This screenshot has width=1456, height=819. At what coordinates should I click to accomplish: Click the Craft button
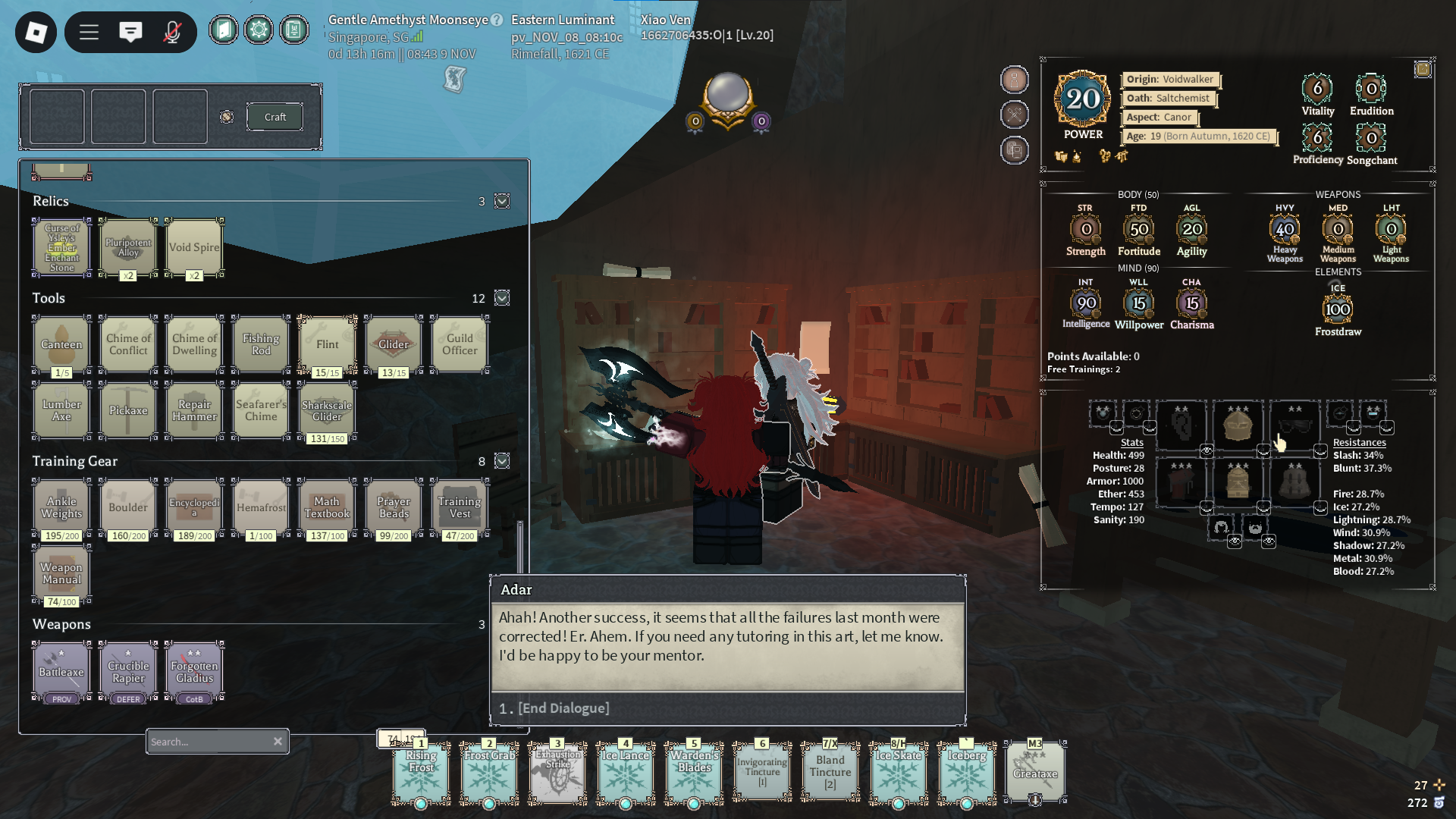(x=275, y=117)
